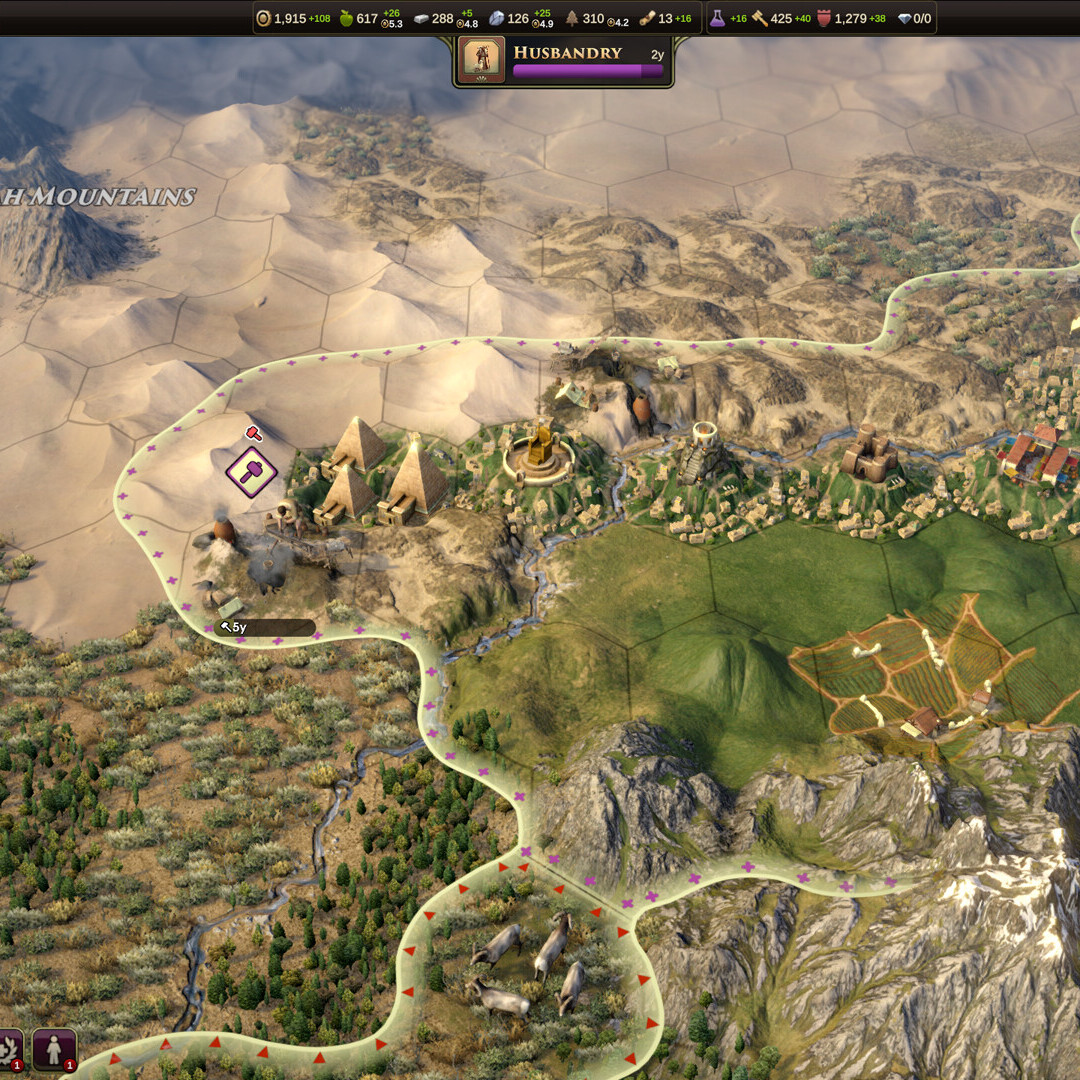Image resolution: width=1080 pixels, height=1080 pixels.
Task: Open the laurel wreath notification button
Action: [x=8, y=1049]
